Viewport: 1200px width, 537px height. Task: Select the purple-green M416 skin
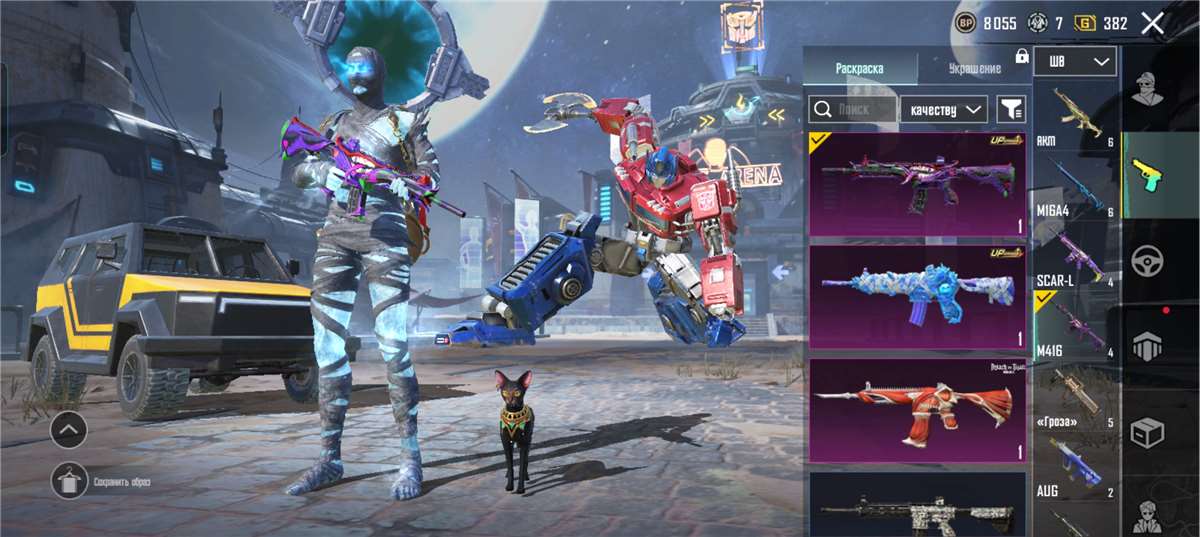917,184
